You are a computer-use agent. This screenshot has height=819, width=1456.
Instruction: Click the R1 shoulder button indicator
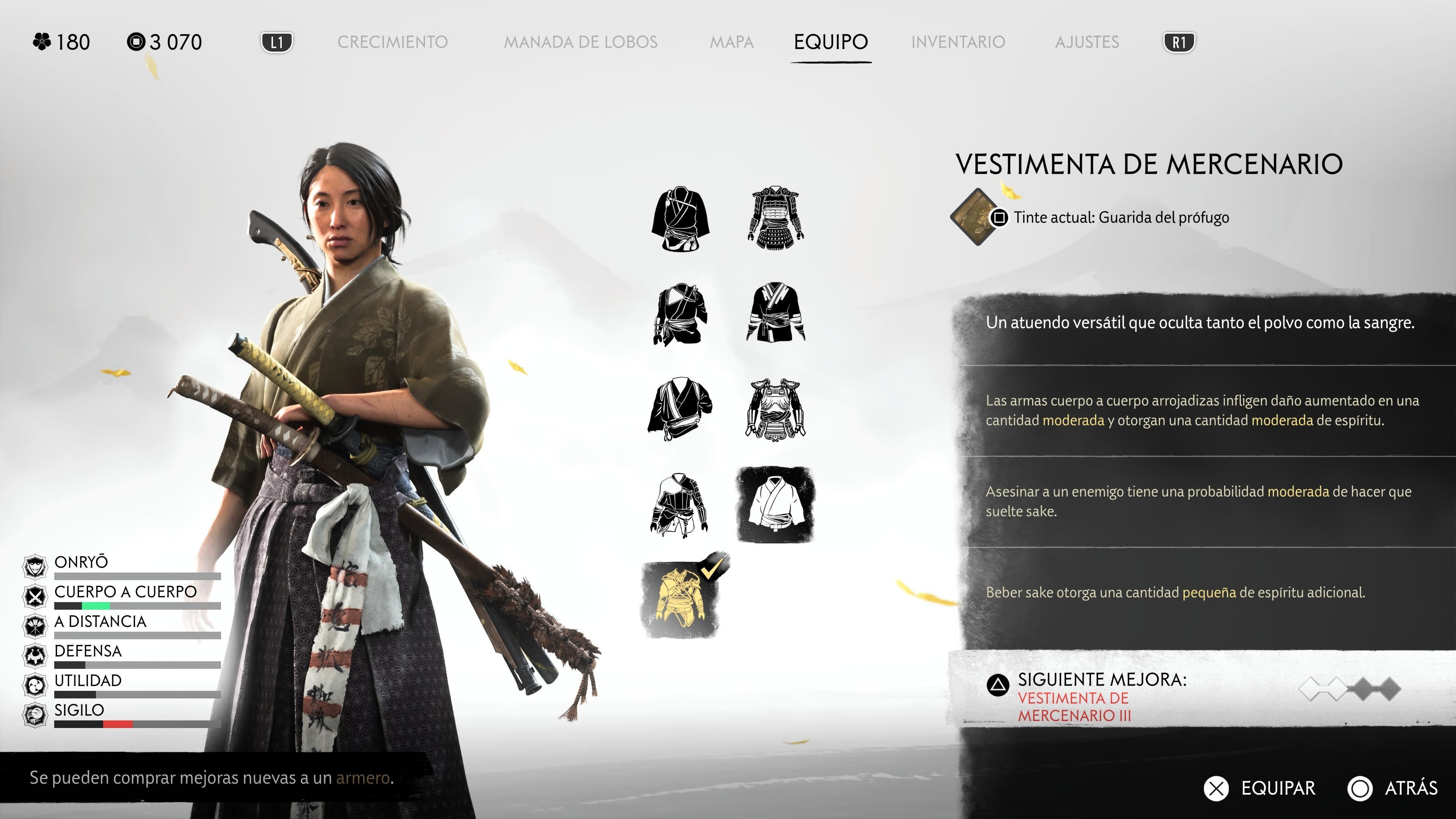point(1179,41)
